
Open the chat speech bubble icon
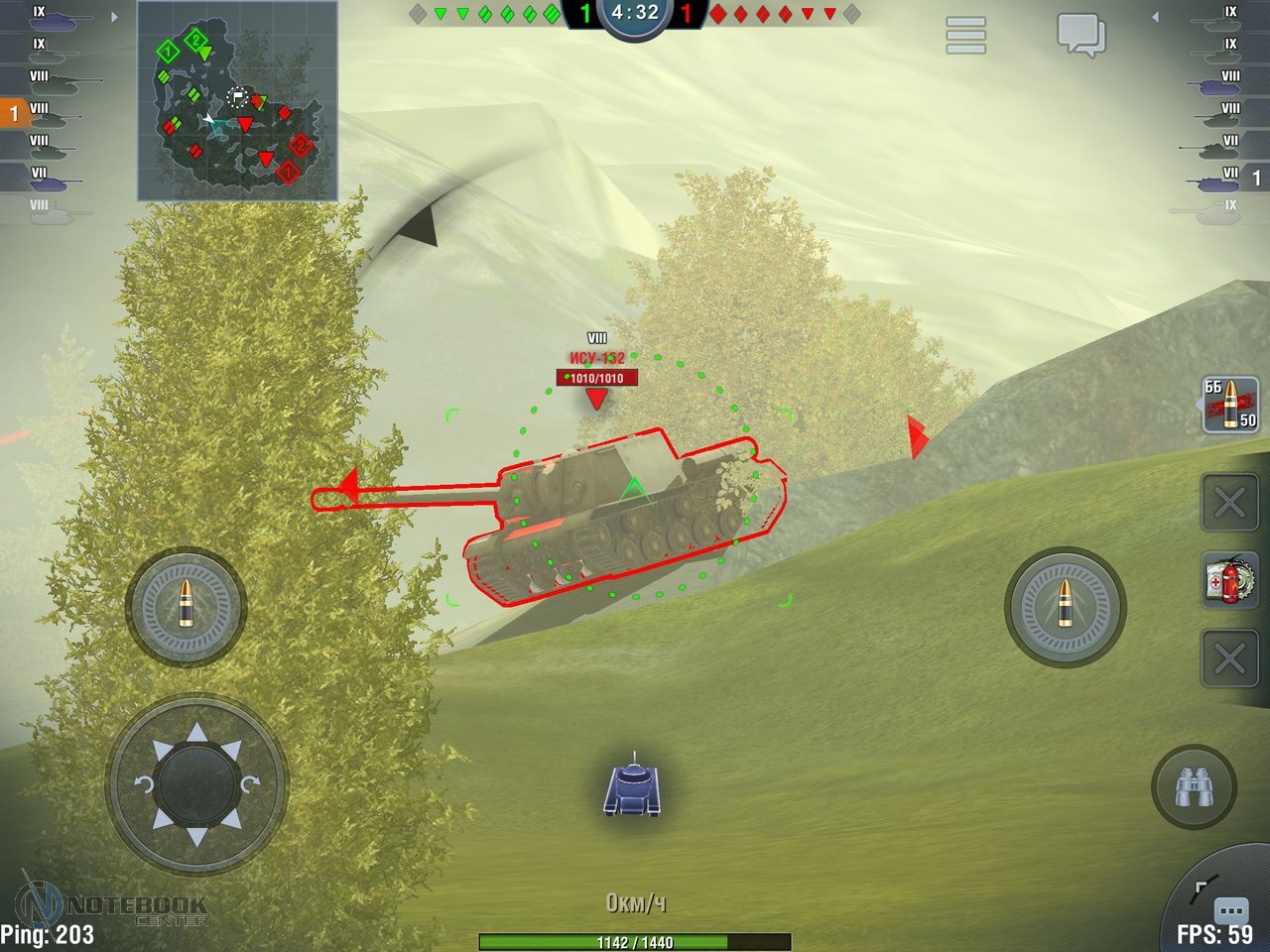click(1080, 35)
